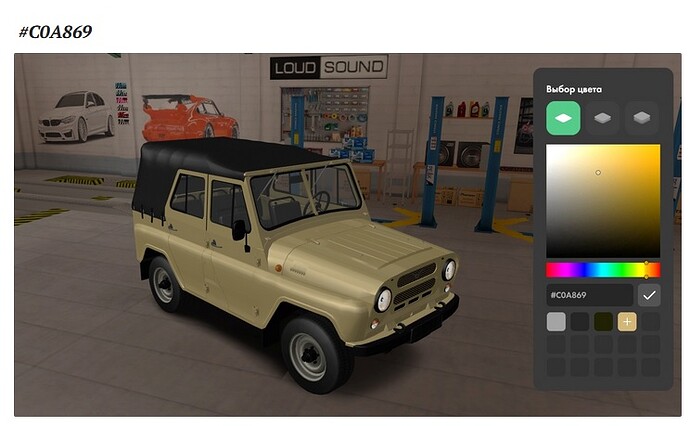The height and width of the screenshot is (426, 690).
Task: Choose the light gray saved color swatch
Action: 556,321
